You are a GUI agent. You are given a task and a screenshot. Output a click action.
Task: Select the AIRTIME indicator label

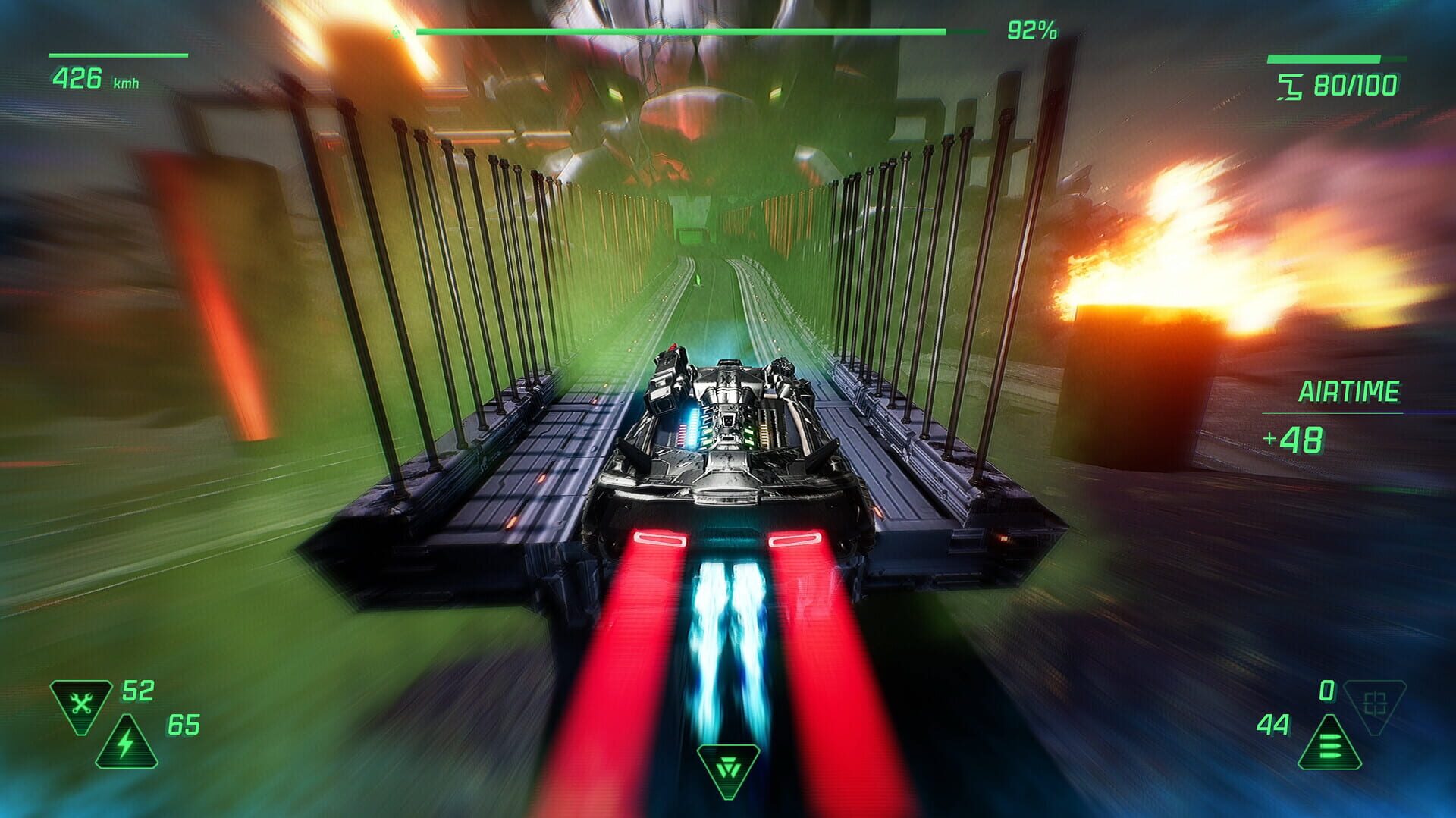[x=1351, y=391]
